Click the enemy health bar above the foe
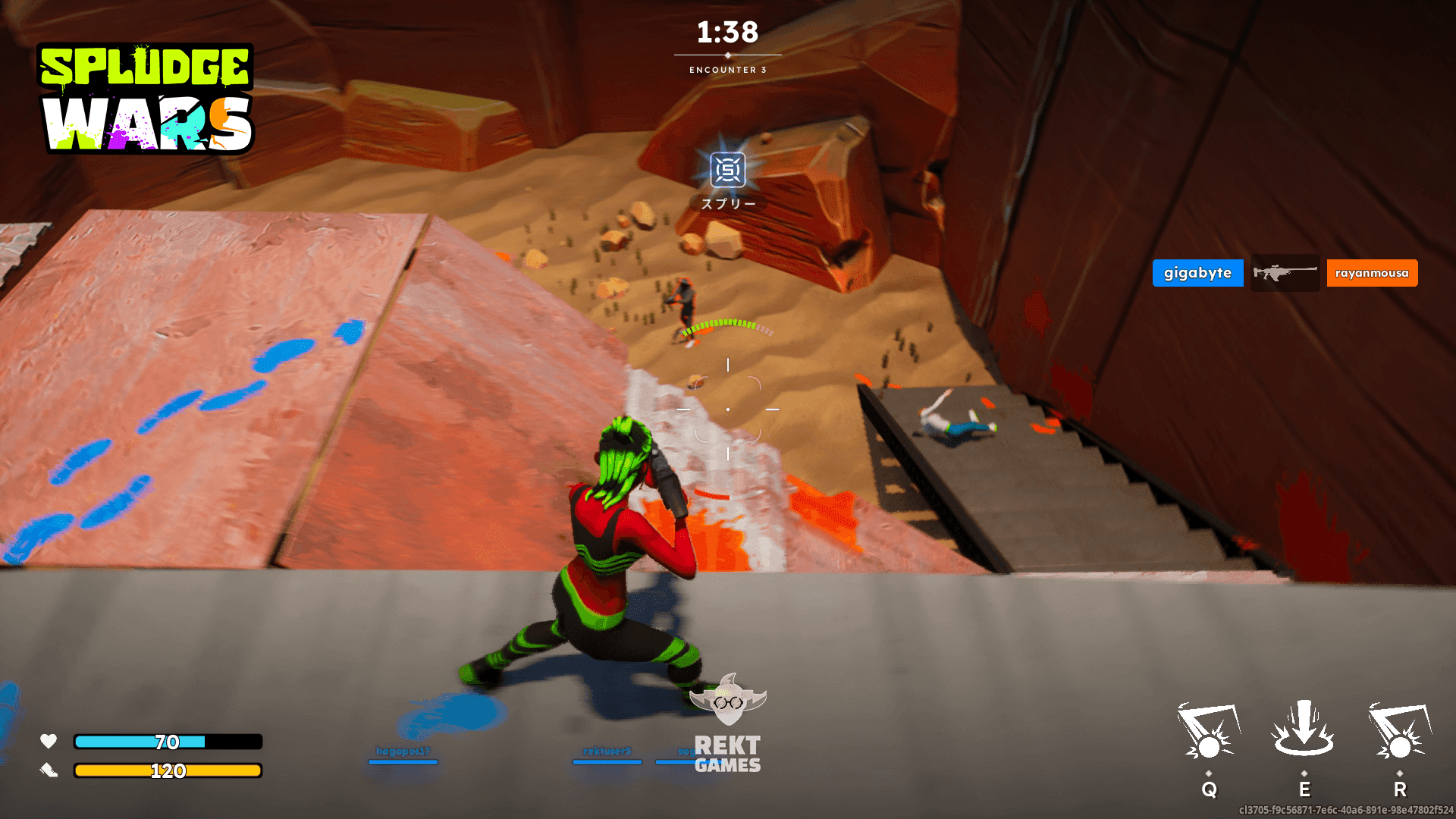Image resolution: width=1456 pixels, height=819 pixels. (728, 328)
